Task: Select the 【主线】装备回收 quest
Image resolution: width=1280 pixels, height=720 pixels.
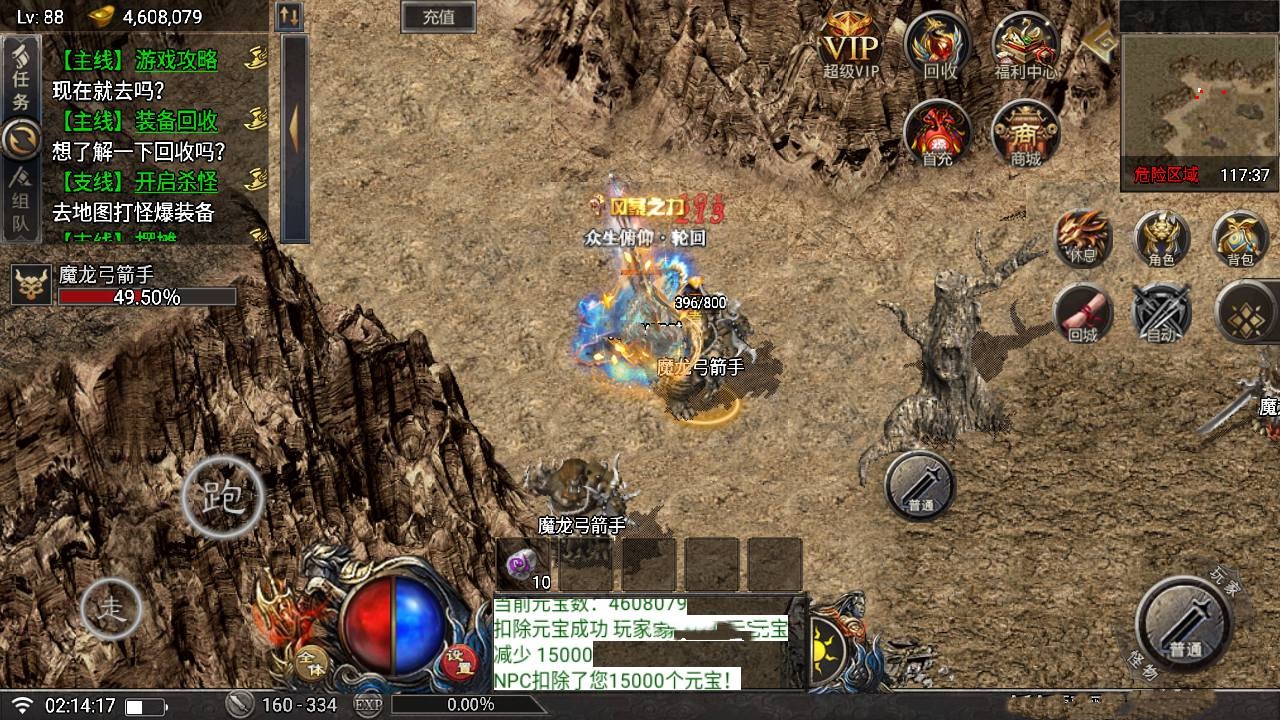Action: click(137, 121)
